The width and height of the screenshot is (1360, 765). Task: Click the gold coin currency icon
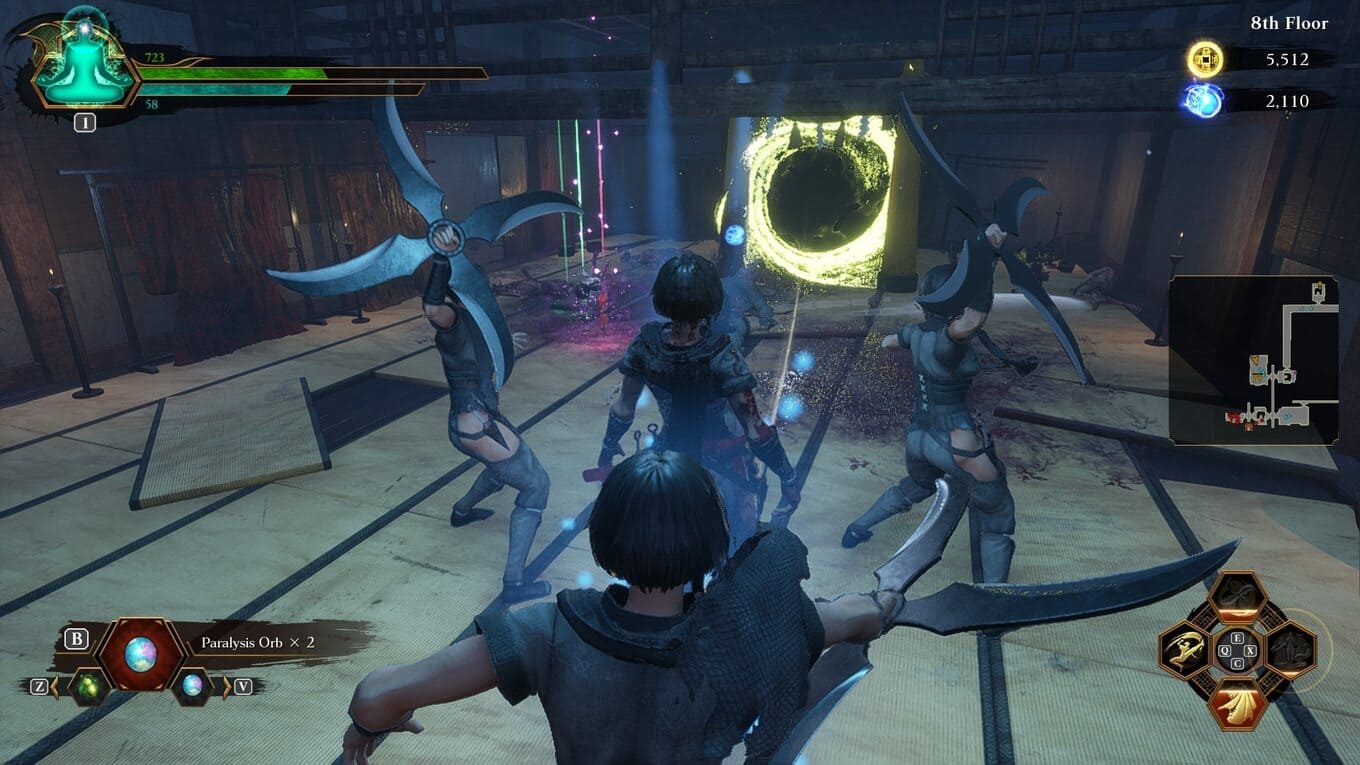coord(1205,59)
